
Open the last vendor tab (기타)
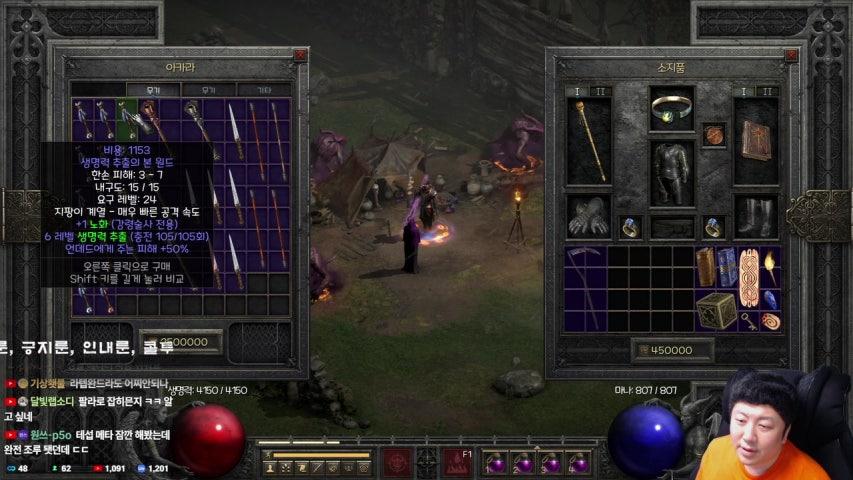(x=264, y=90)
